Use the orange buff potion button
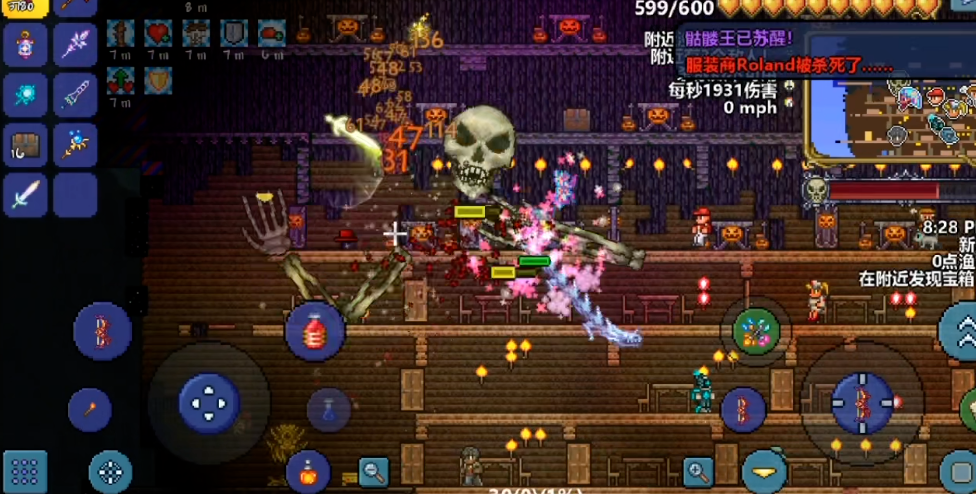This screenshot has width=976, height=494. (307, 470)
